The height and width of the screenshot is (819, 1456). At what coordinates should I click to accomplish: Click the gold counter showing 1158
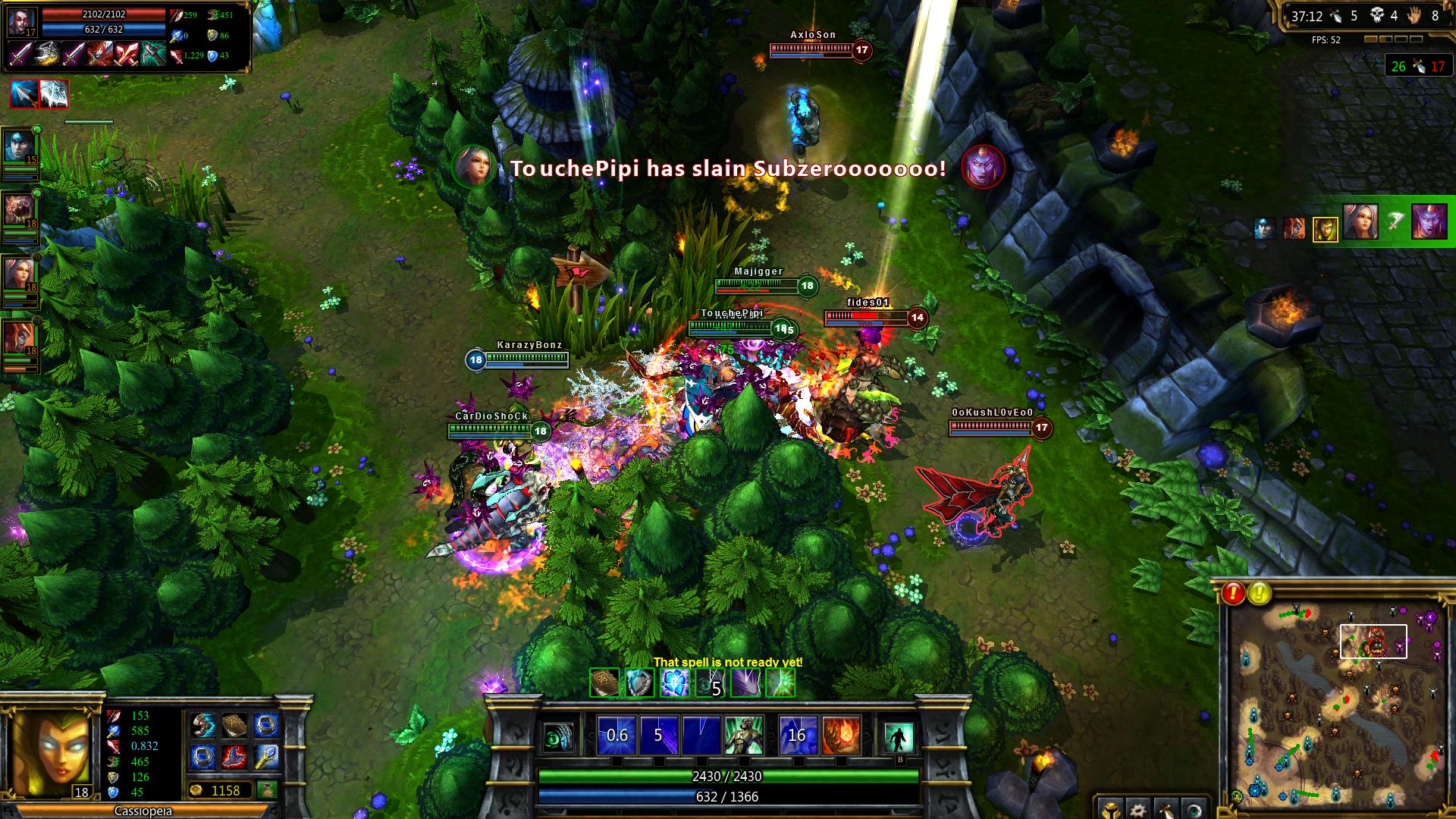[x=227, y=791]
